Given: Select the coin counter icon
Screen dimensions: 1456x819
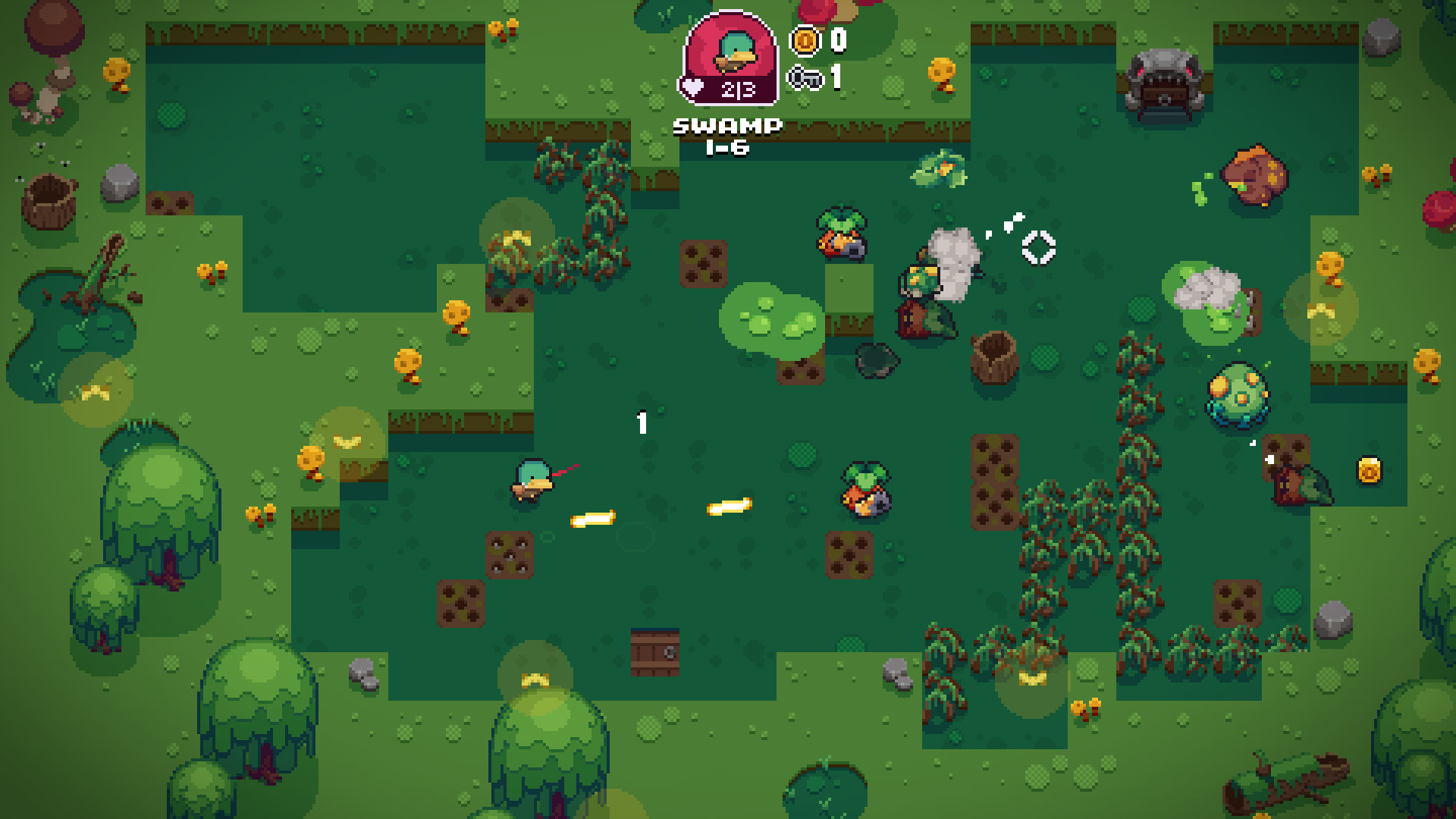Looking at the screenshot, I should (x=805, y=43).
